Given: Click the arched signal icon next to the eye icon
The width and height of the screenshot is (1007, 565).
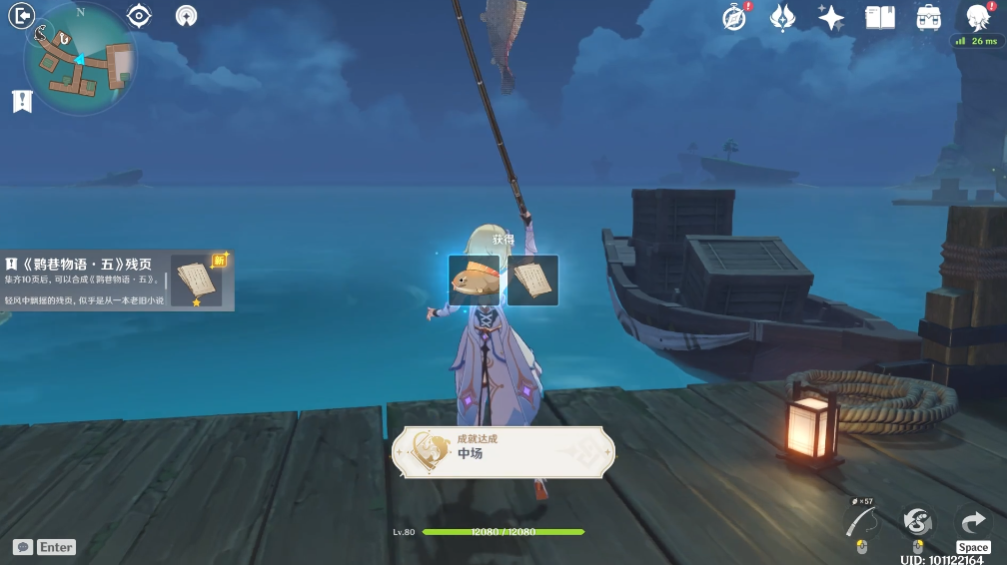Looking at the screenshot, I should click(186, 16).
